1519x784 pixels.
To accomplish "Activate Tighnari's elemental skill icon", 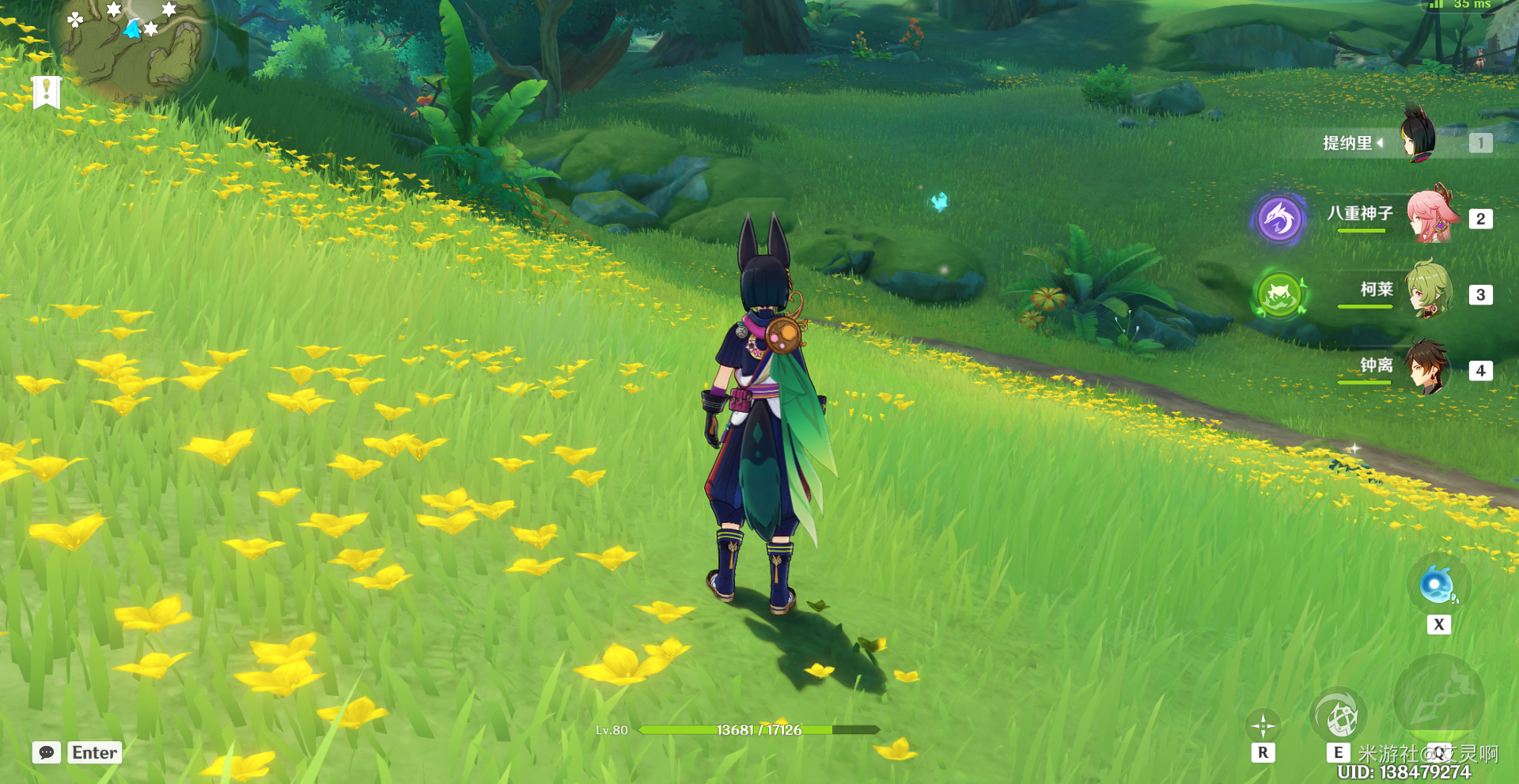I will point(1339,717).
